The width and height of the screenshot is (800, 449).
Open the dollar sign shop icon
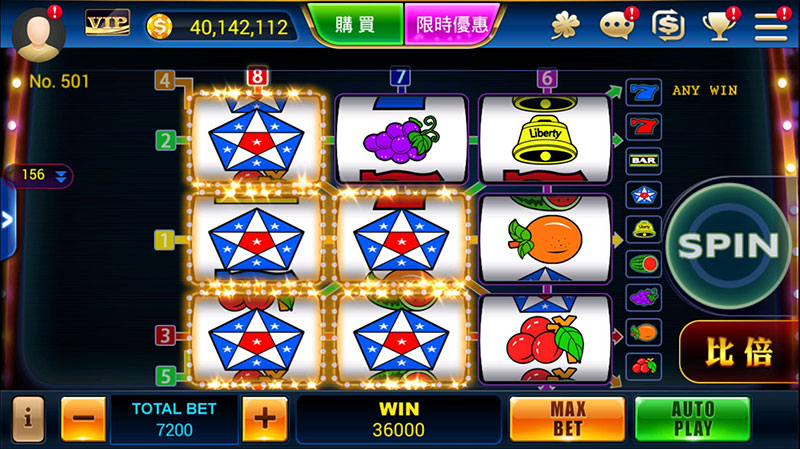(x=667, y=25)
